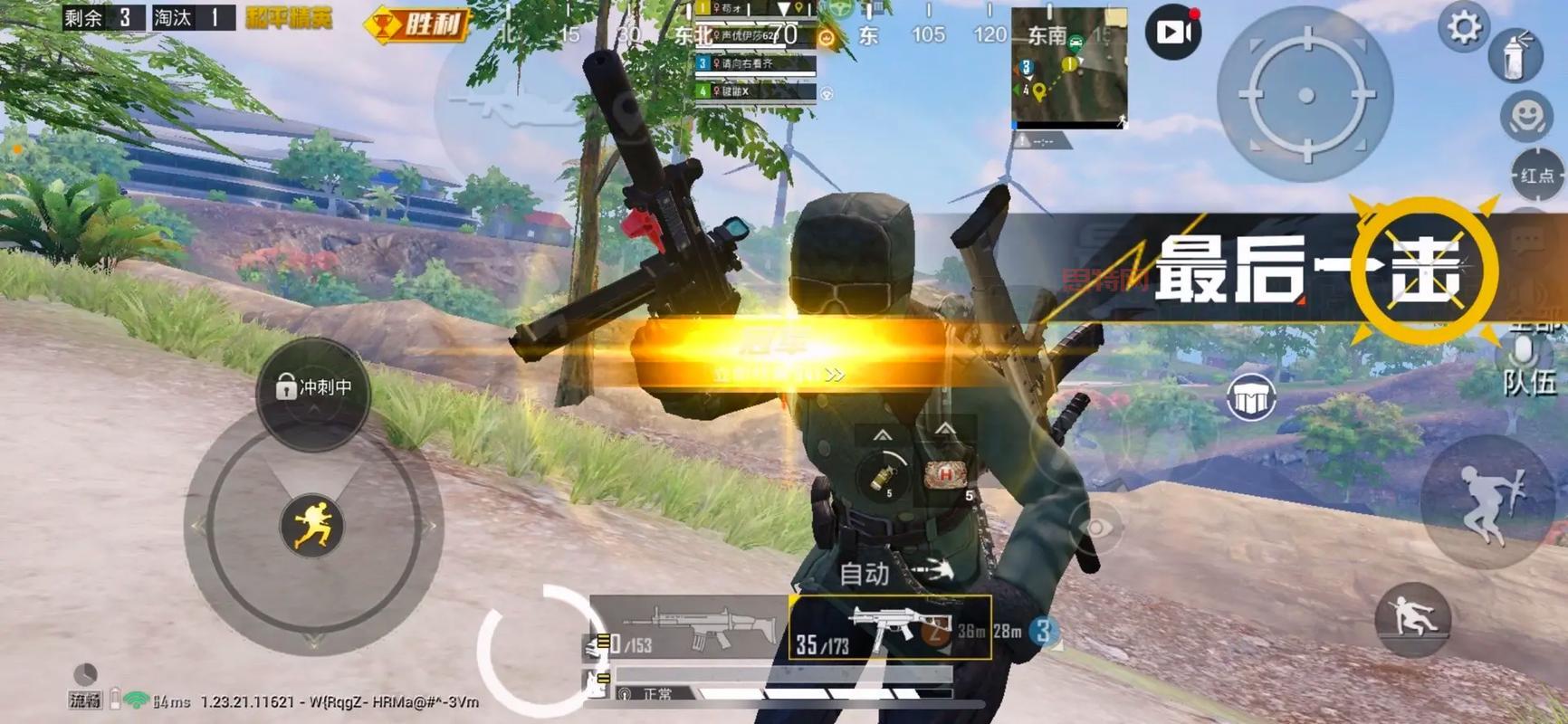Open the backpack inventory icon
Screen dimensions: 1568x724
[1251, 397]
